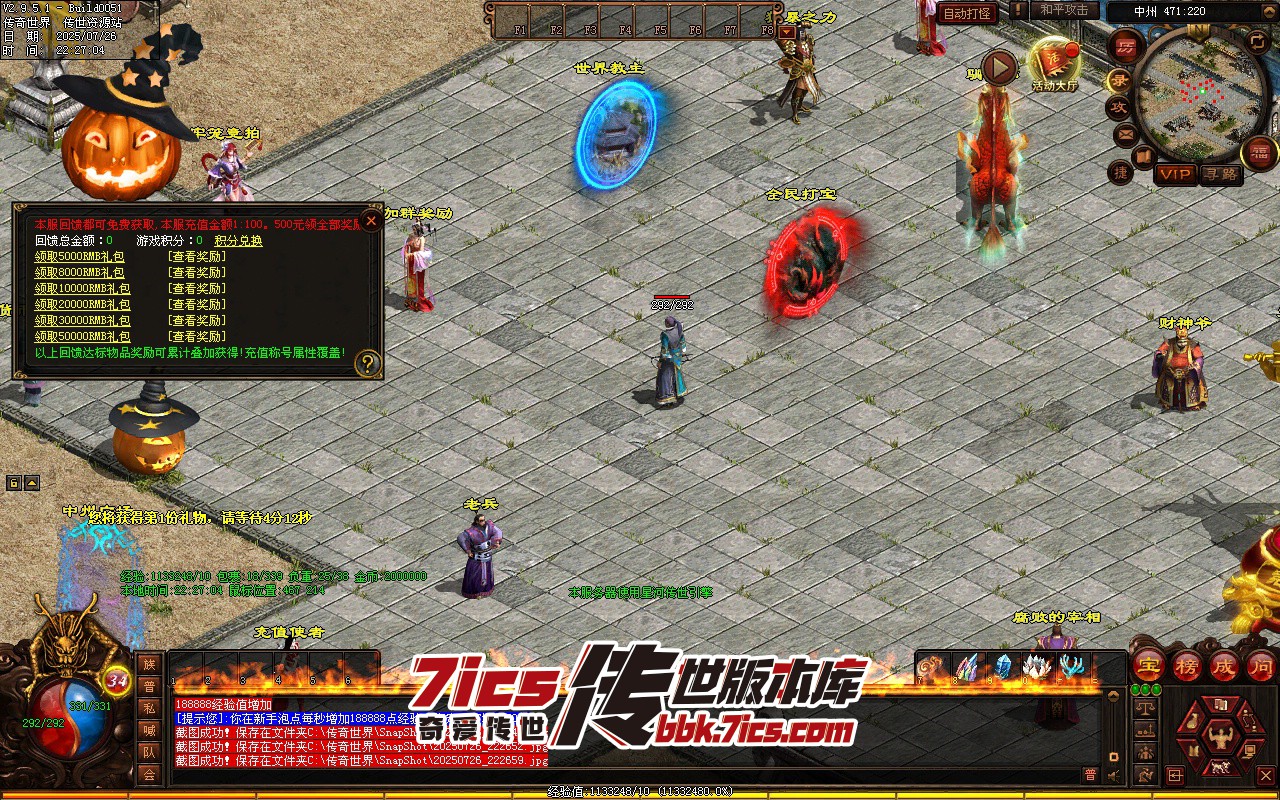Change the 和平攻击 attack mode
The height and width of the screenshot is (800, 1280).
1064,10
